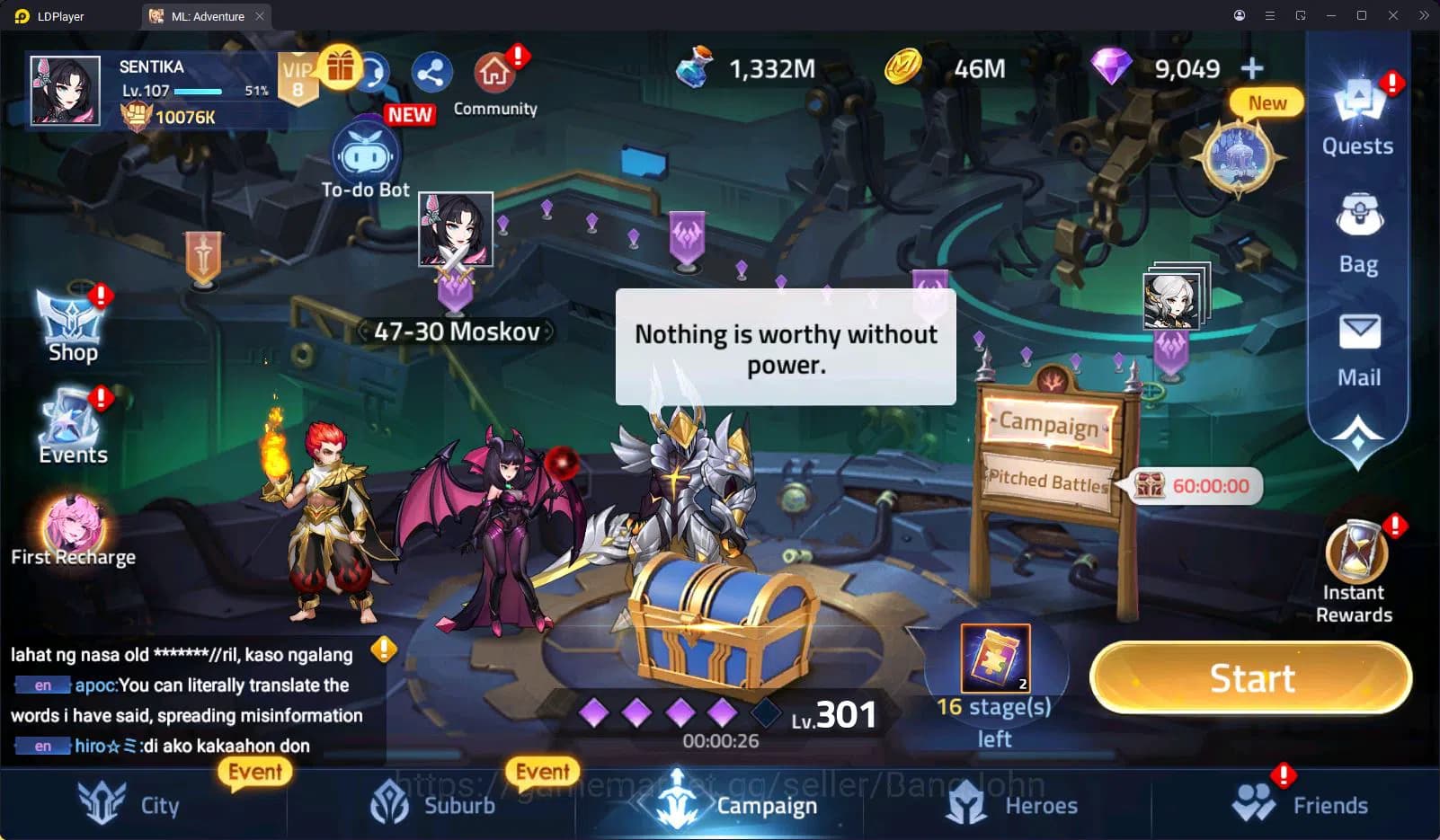This screenshot has height=840, width=1440.
Task: Click the Pitched Battles signpost
Action: [x=1048, y=483]
